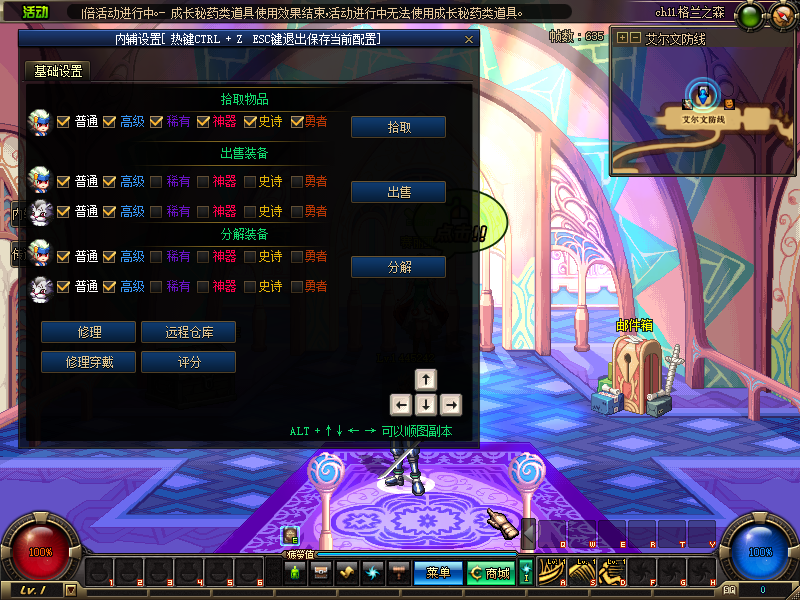800x600 pixels.
Task: Click the 评分 rating button
Action: [188, 362]
